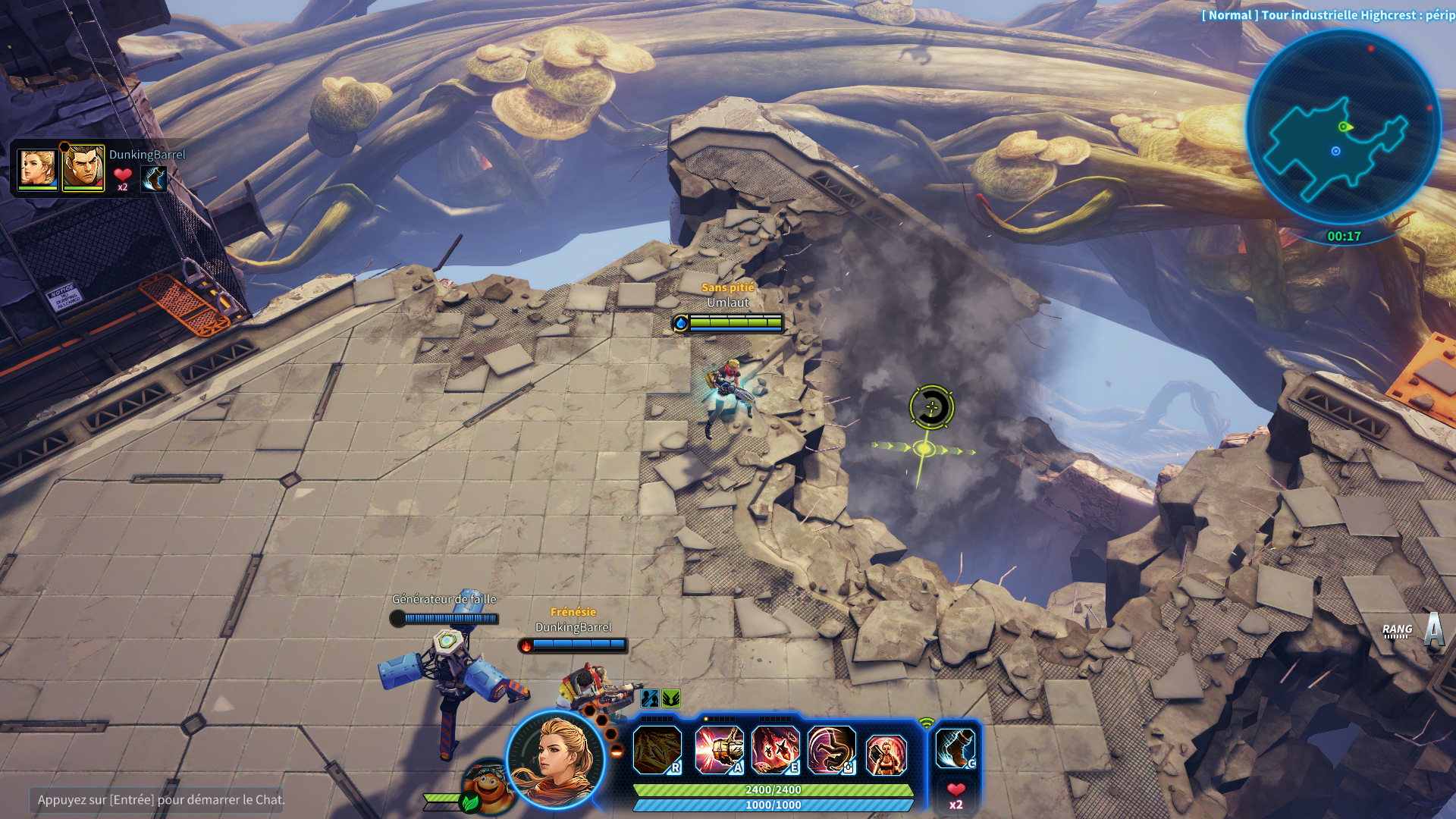Inspect the blue two-silhouettes buff icon
Viewport: 1456px width, 819px height.
point(650,698)
